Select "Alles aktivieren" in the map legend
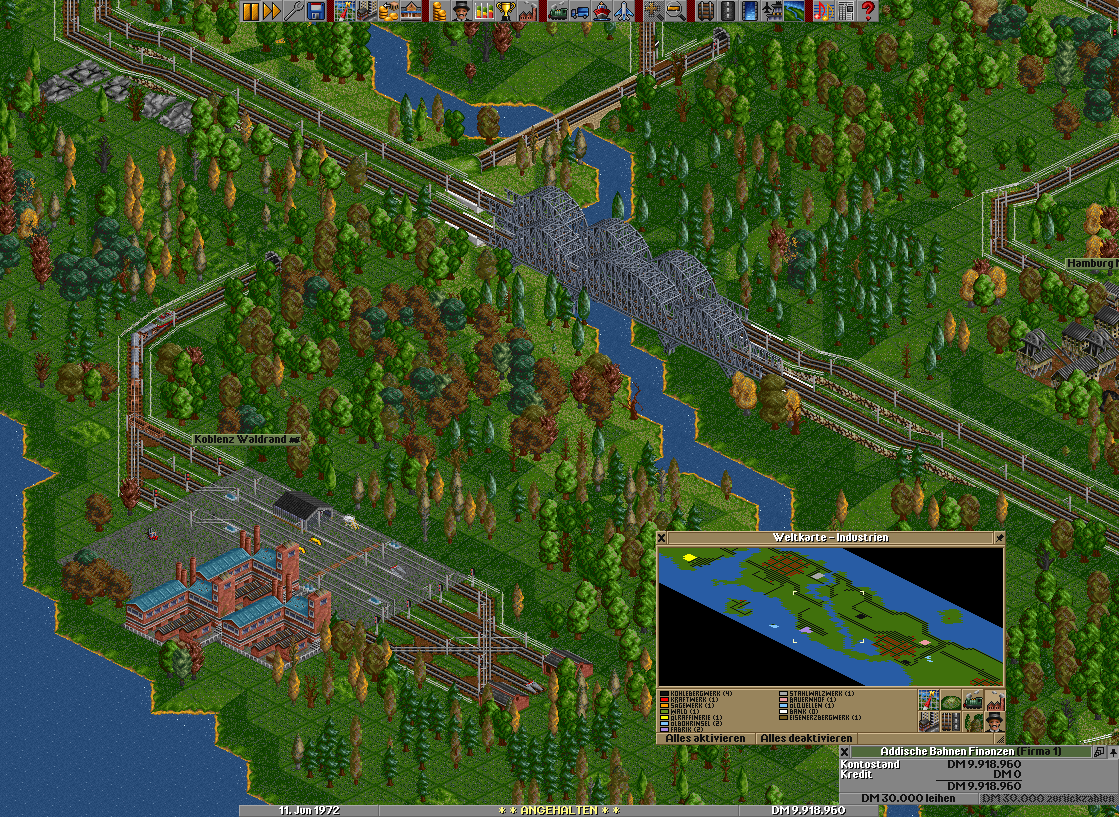1119x817 pixels. [705, 738]
